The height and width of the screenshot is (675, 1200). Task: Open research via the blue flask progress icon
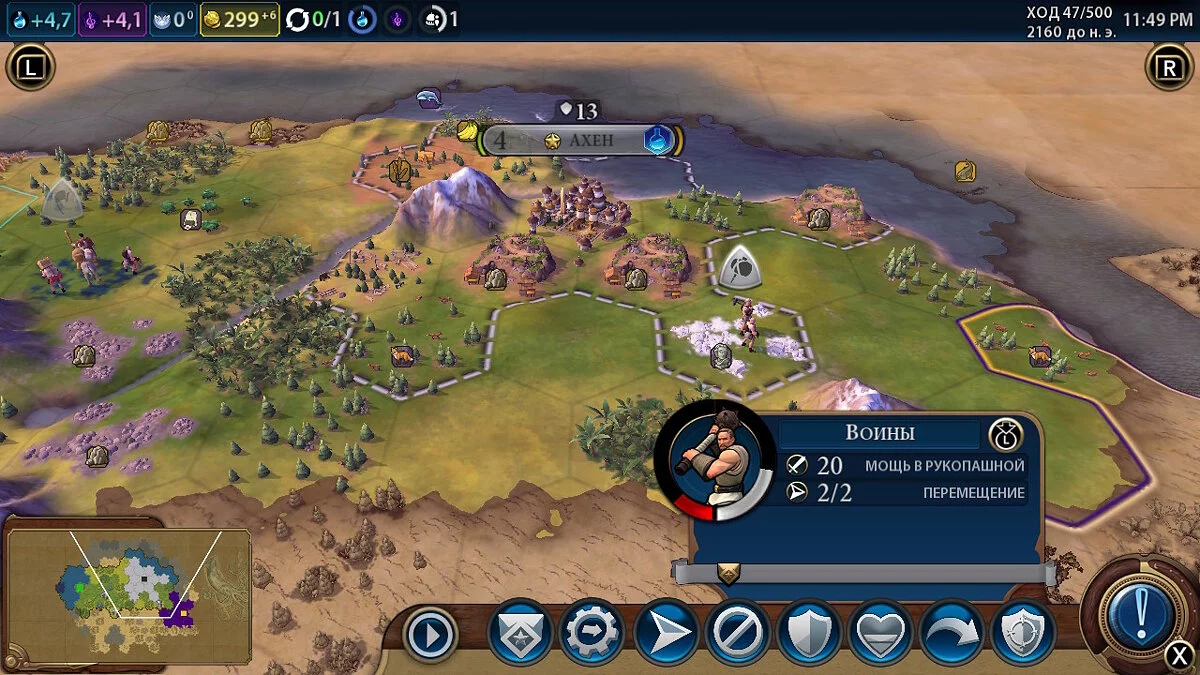[x=363, y=19]
